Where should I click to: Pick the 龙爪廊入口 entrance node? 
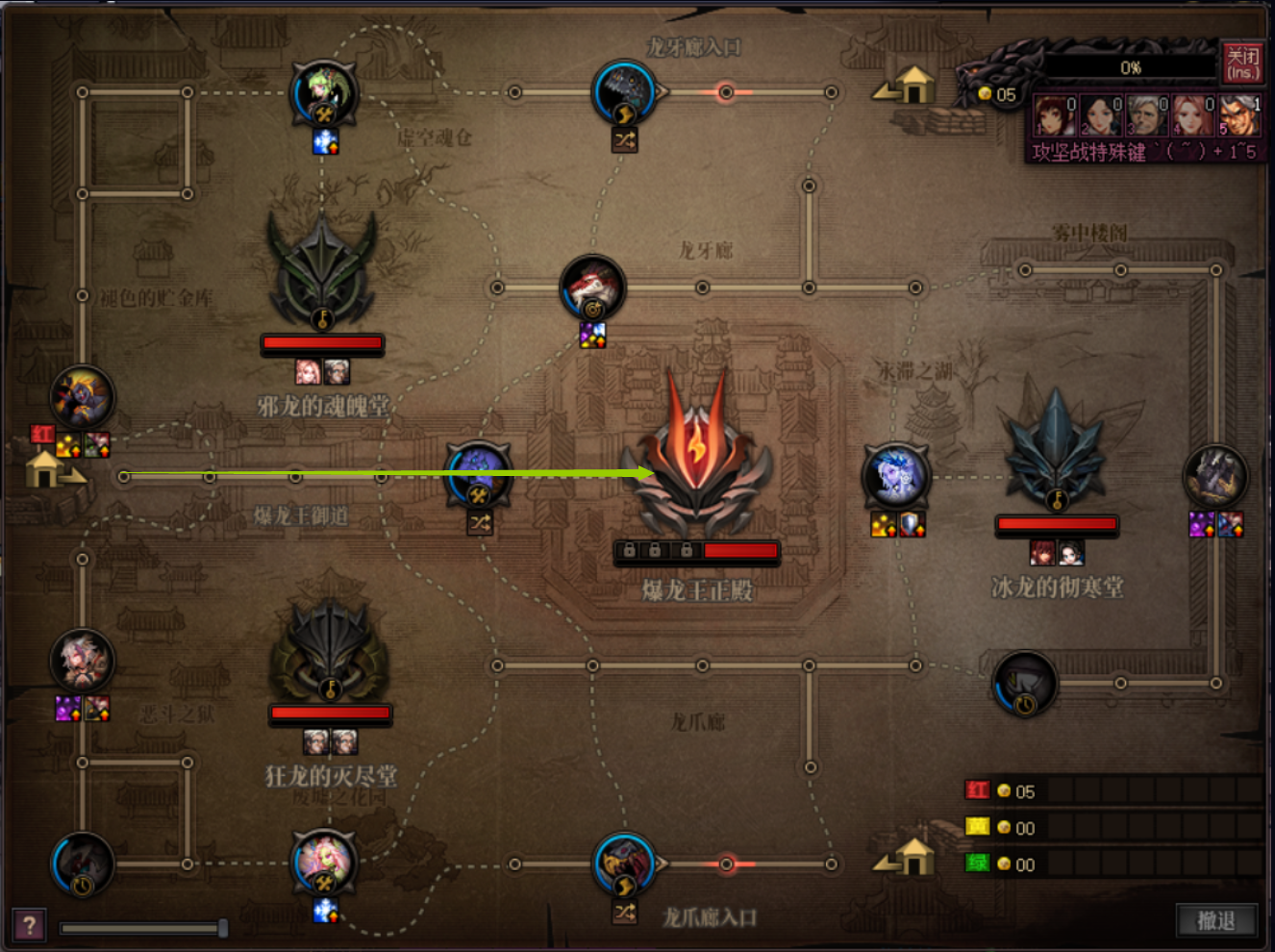625,864
